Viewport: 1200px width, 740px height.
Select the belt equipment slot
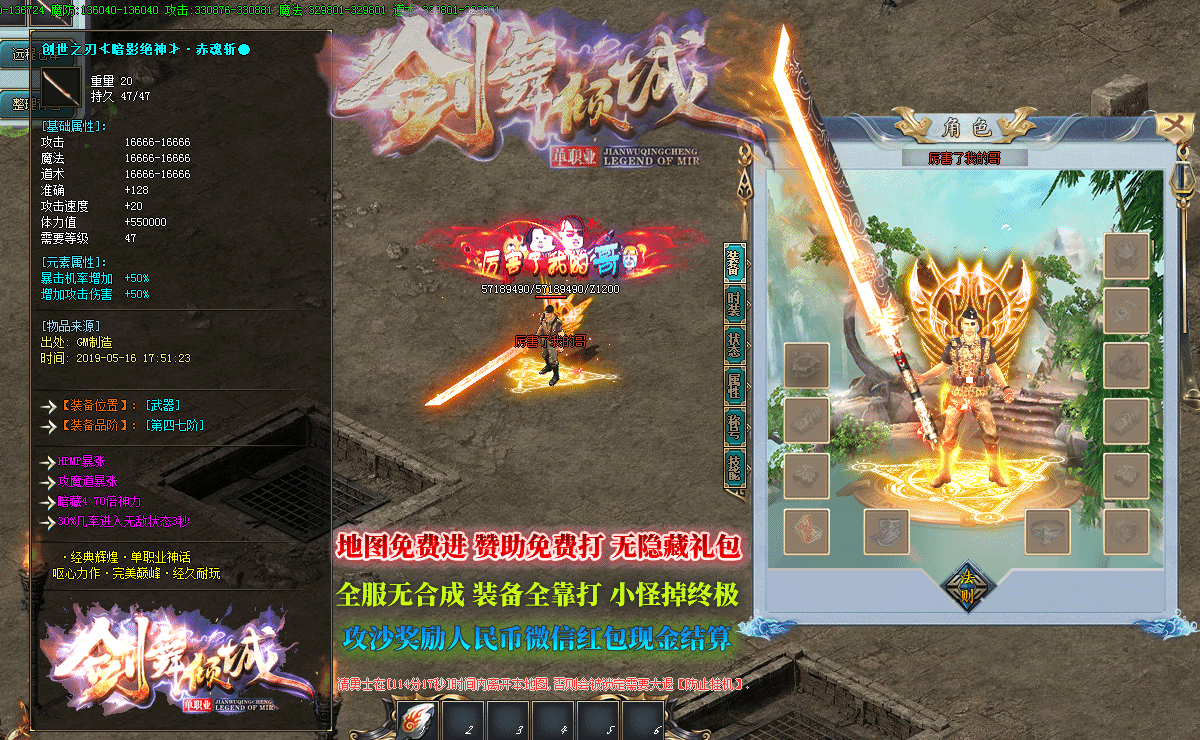[x=1047, y=532]
